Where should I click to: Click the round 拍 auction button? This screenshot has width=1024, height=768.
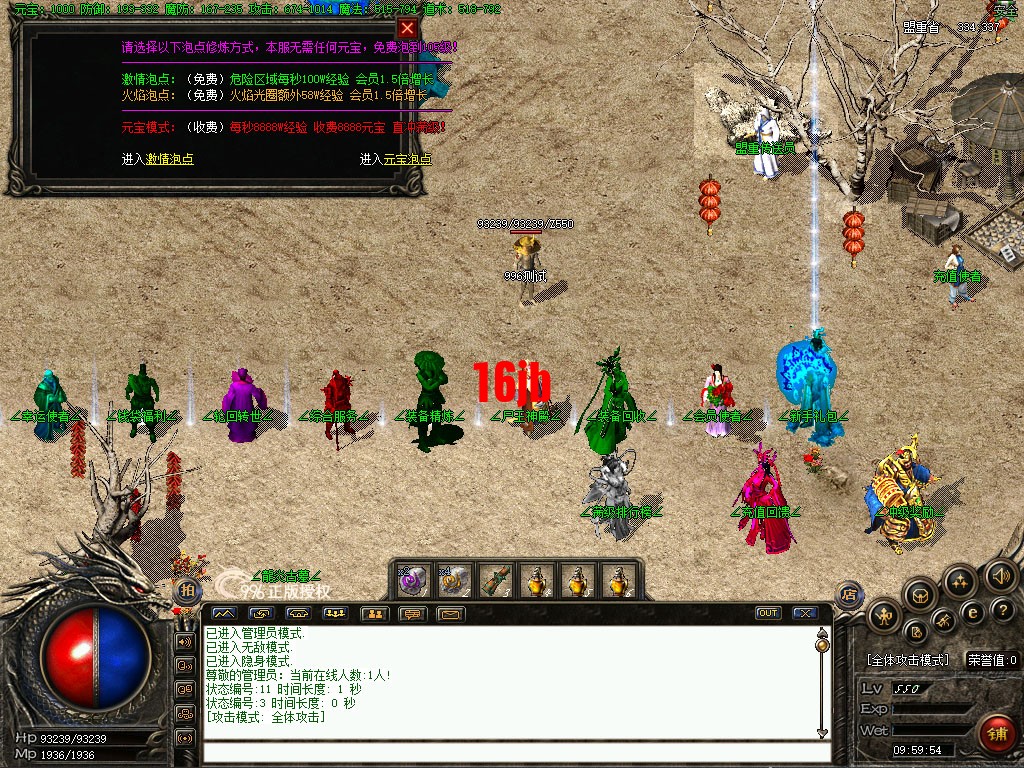(186, 590)
